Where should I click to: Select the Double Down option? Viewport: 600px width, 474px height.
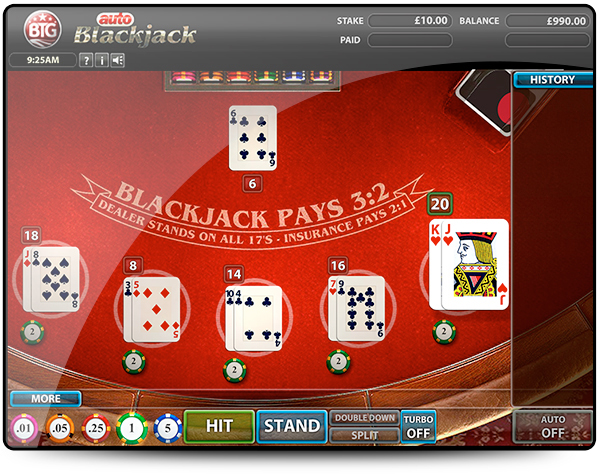365,418
